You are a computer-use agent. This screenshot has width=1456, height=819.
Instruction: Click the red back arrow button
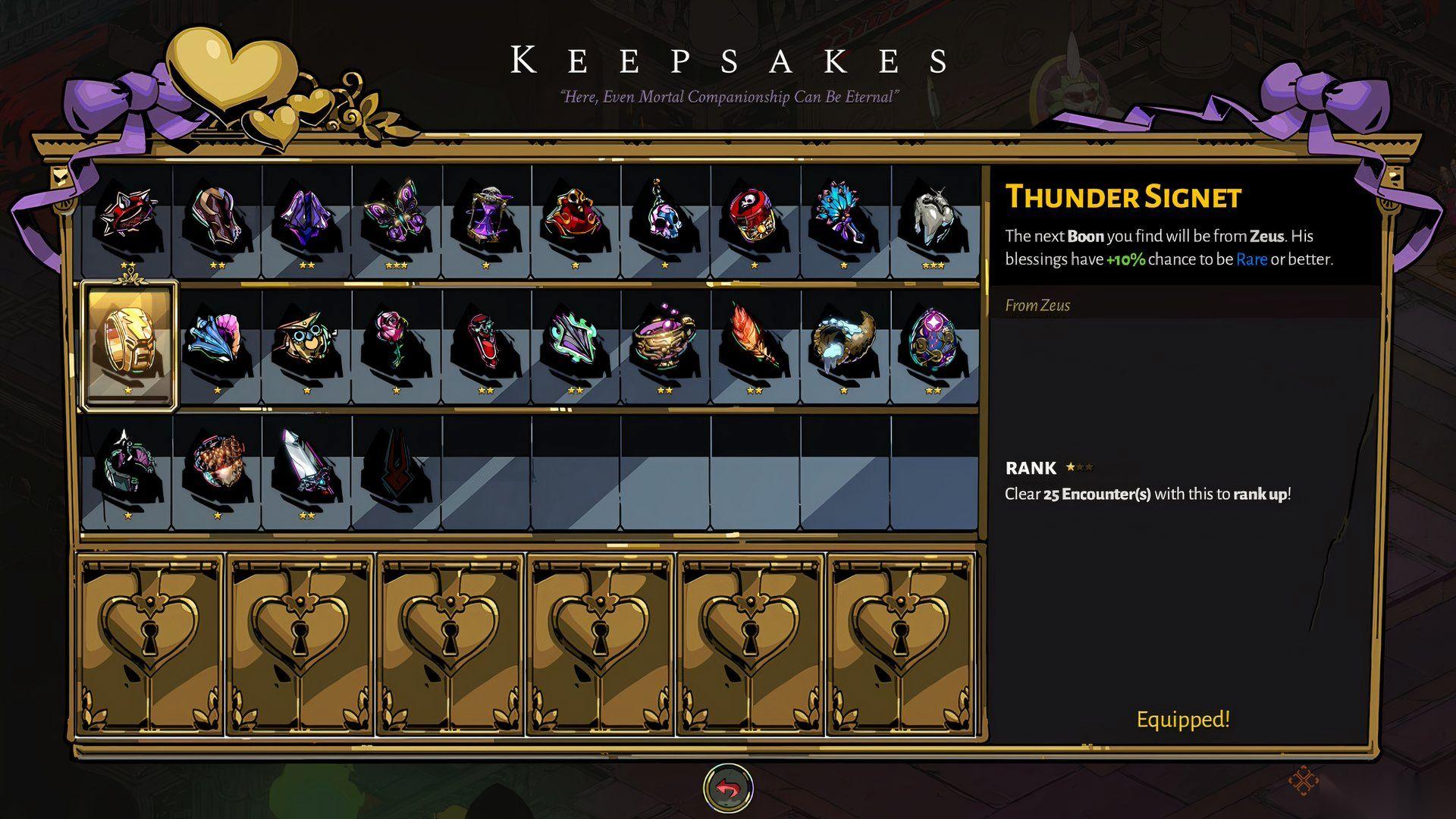pyautogui.click(x=728, y=788)
